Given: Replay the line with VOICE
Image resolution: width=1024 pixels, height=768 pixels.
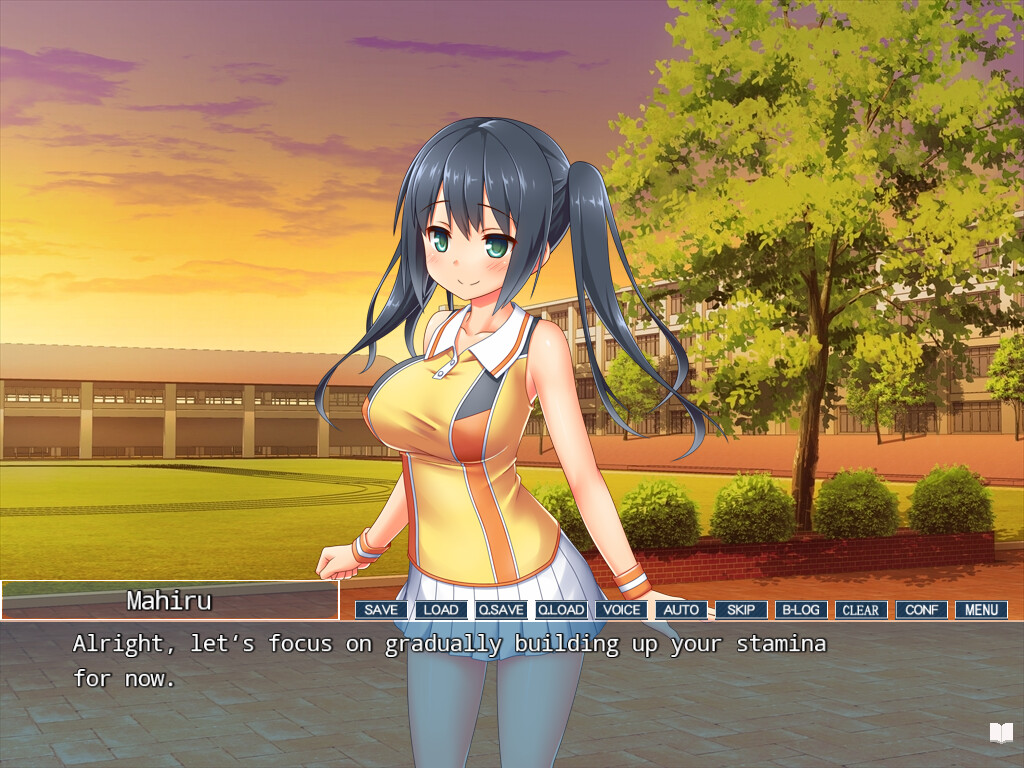Looking at the screenshot, I should 621,610.
